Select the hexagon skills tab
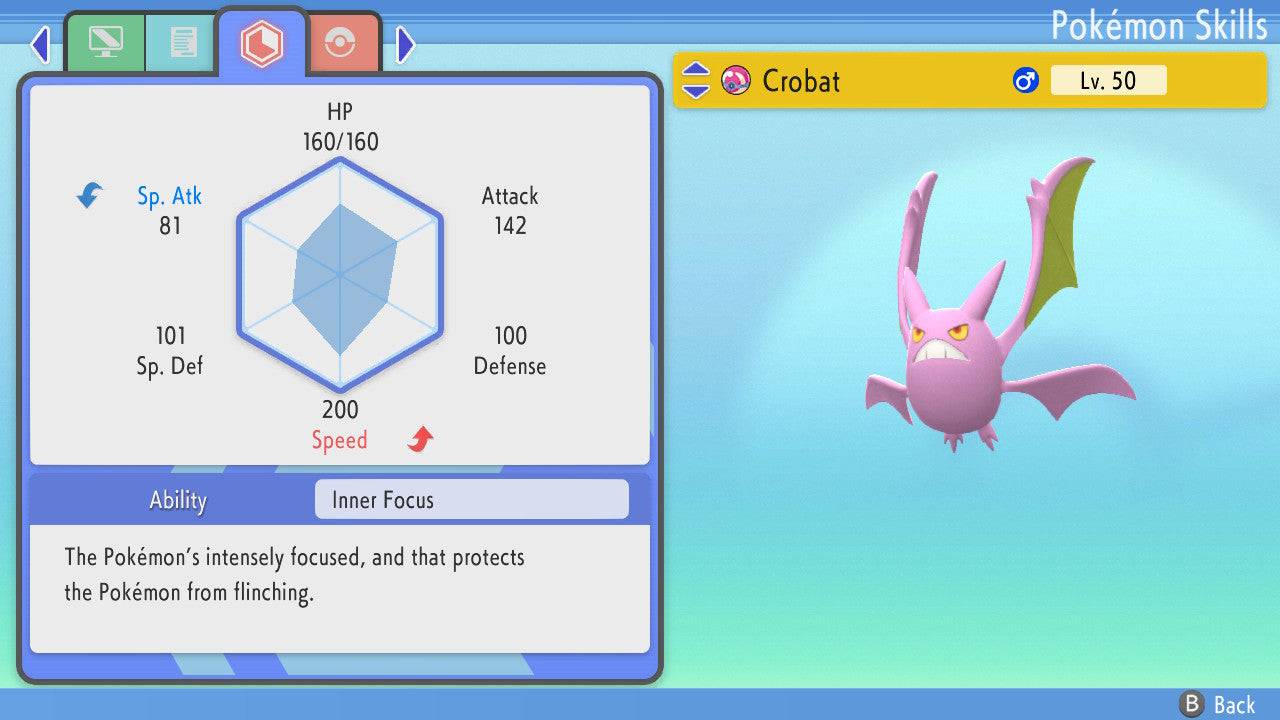The image size is (1280, 720). 261,43
